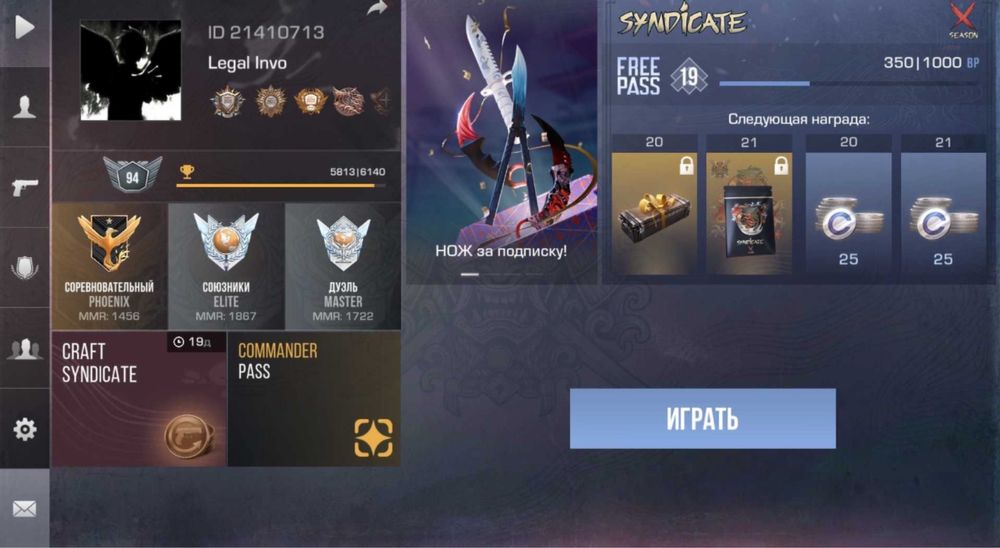The height and width of the screenshot is (548, 1000).
Task: Open the friends group sidebar icon
Action: [x=24, y=349]
